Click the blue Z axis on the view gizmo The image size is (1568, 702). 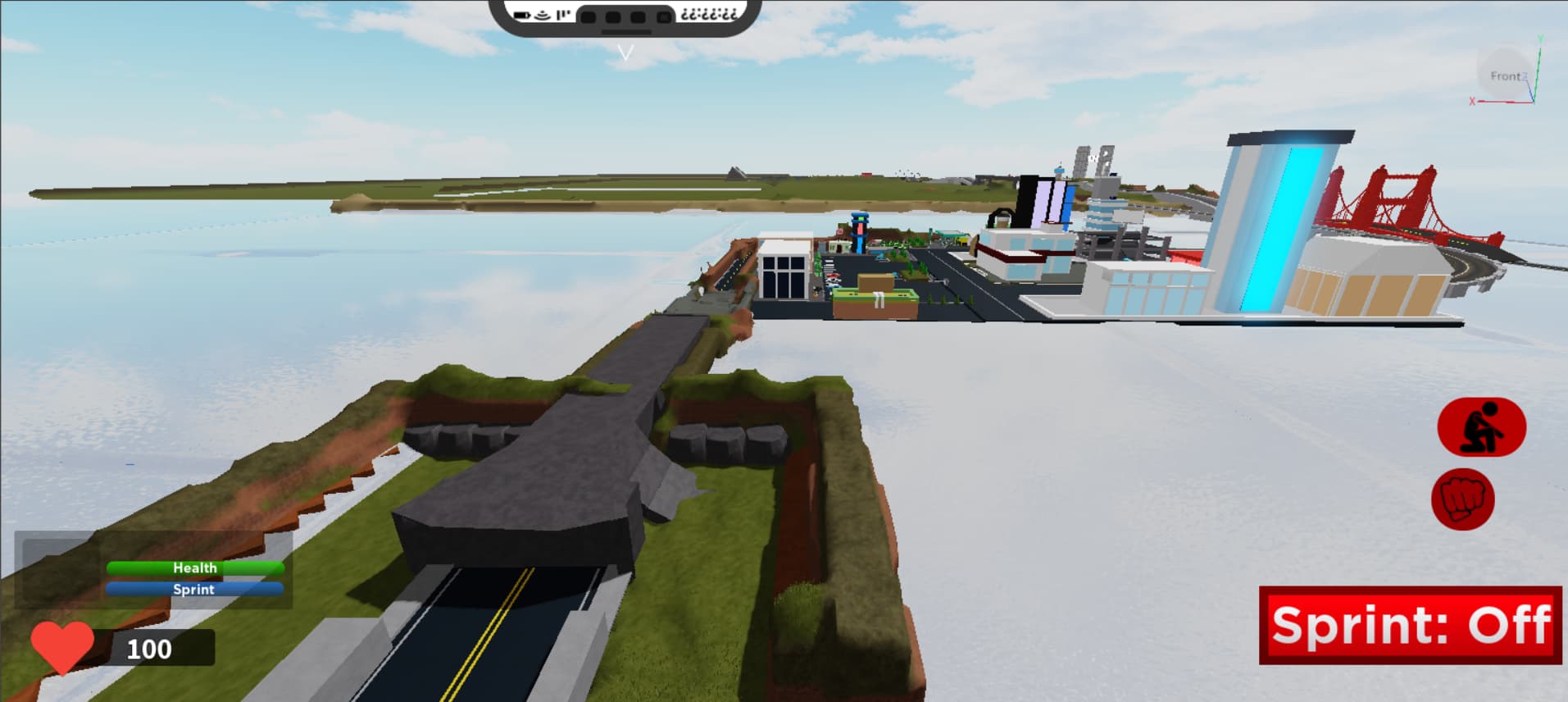point(1525,76)
